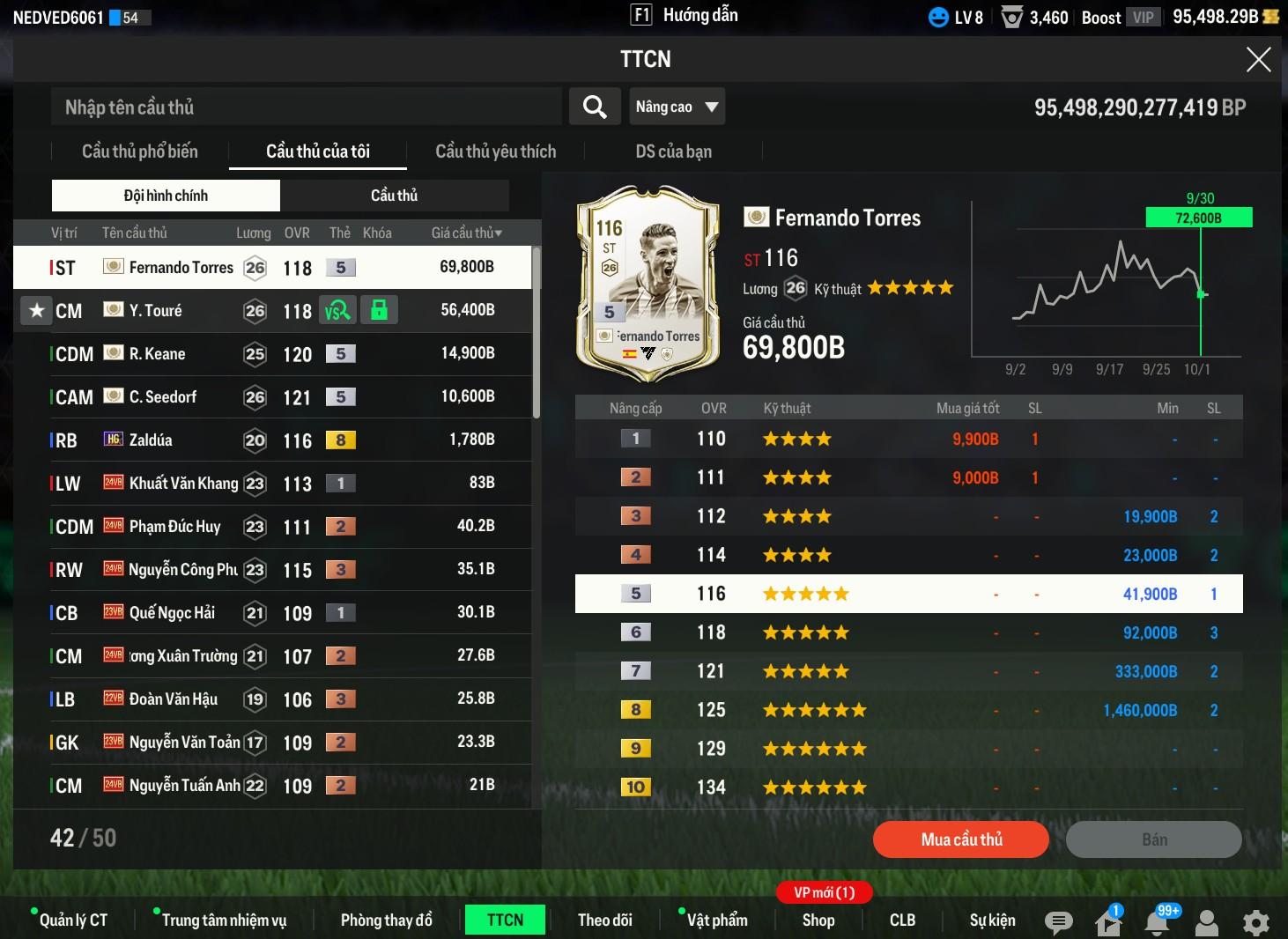Select the Y. Touré player row

tap(273, 311)
